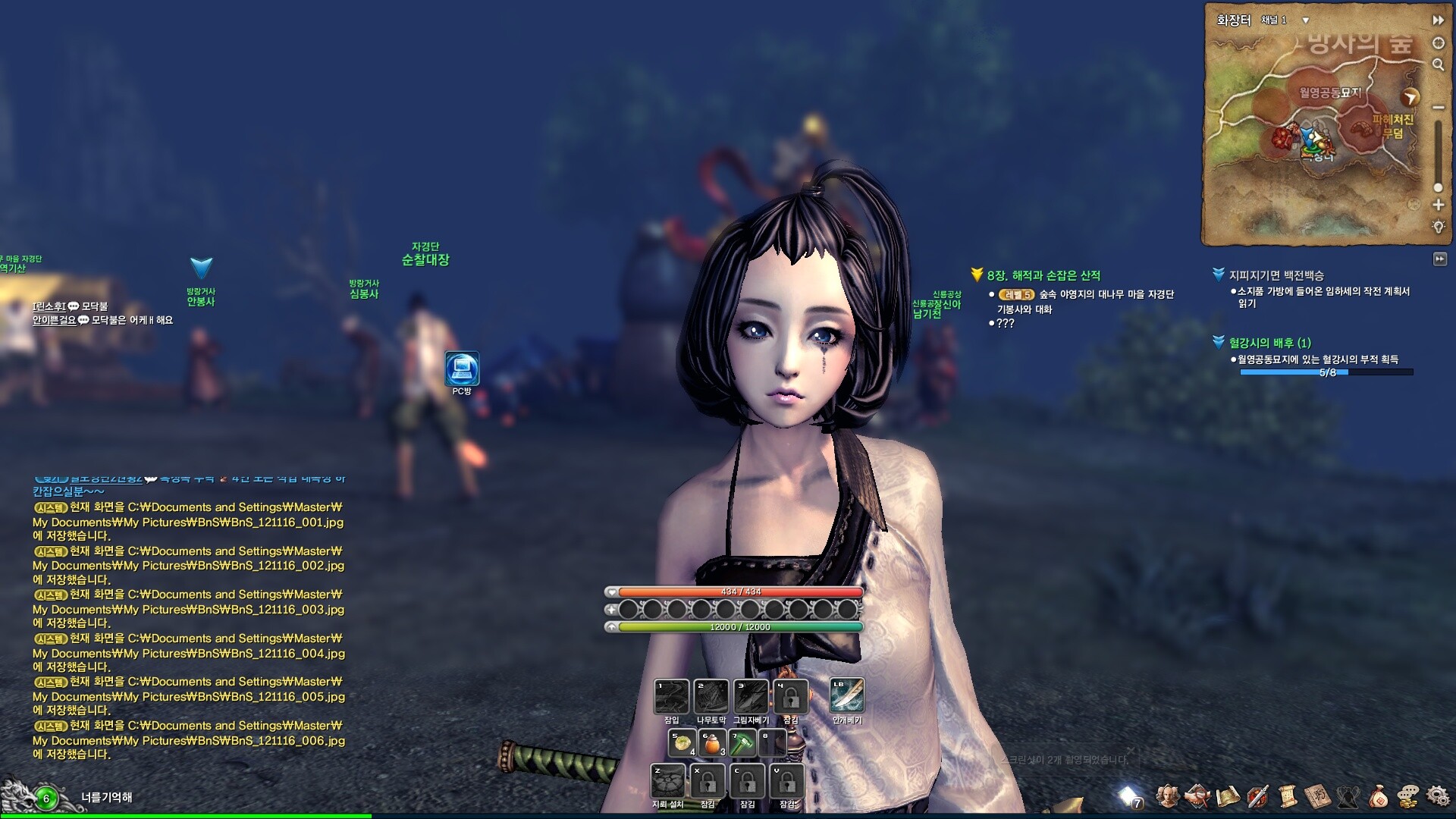
Task: Use the orange potion in slot 6
Action: tap(711, 743)
